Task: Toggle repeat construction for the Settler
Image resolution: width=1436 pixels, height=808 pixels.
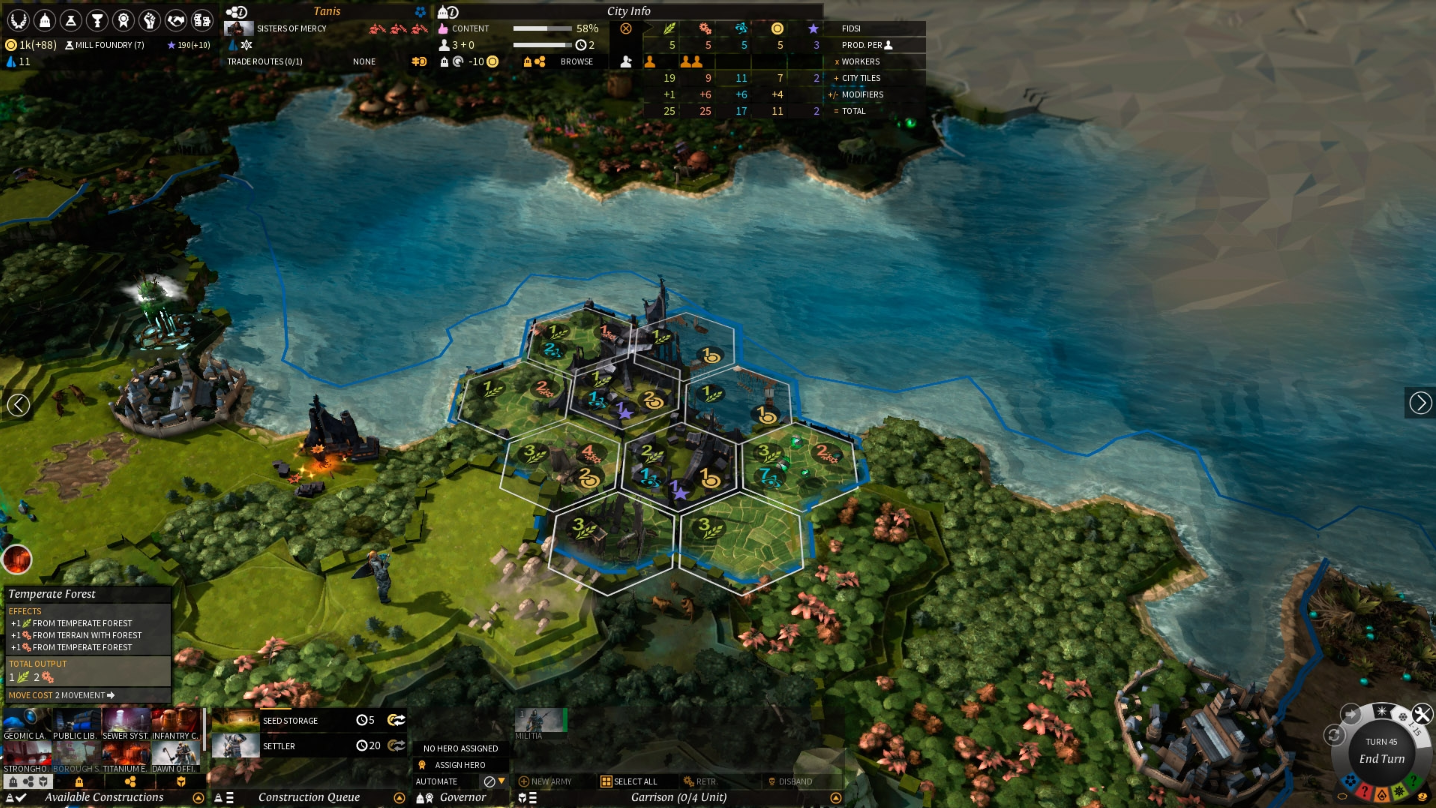Action: (x=399, y=746)
